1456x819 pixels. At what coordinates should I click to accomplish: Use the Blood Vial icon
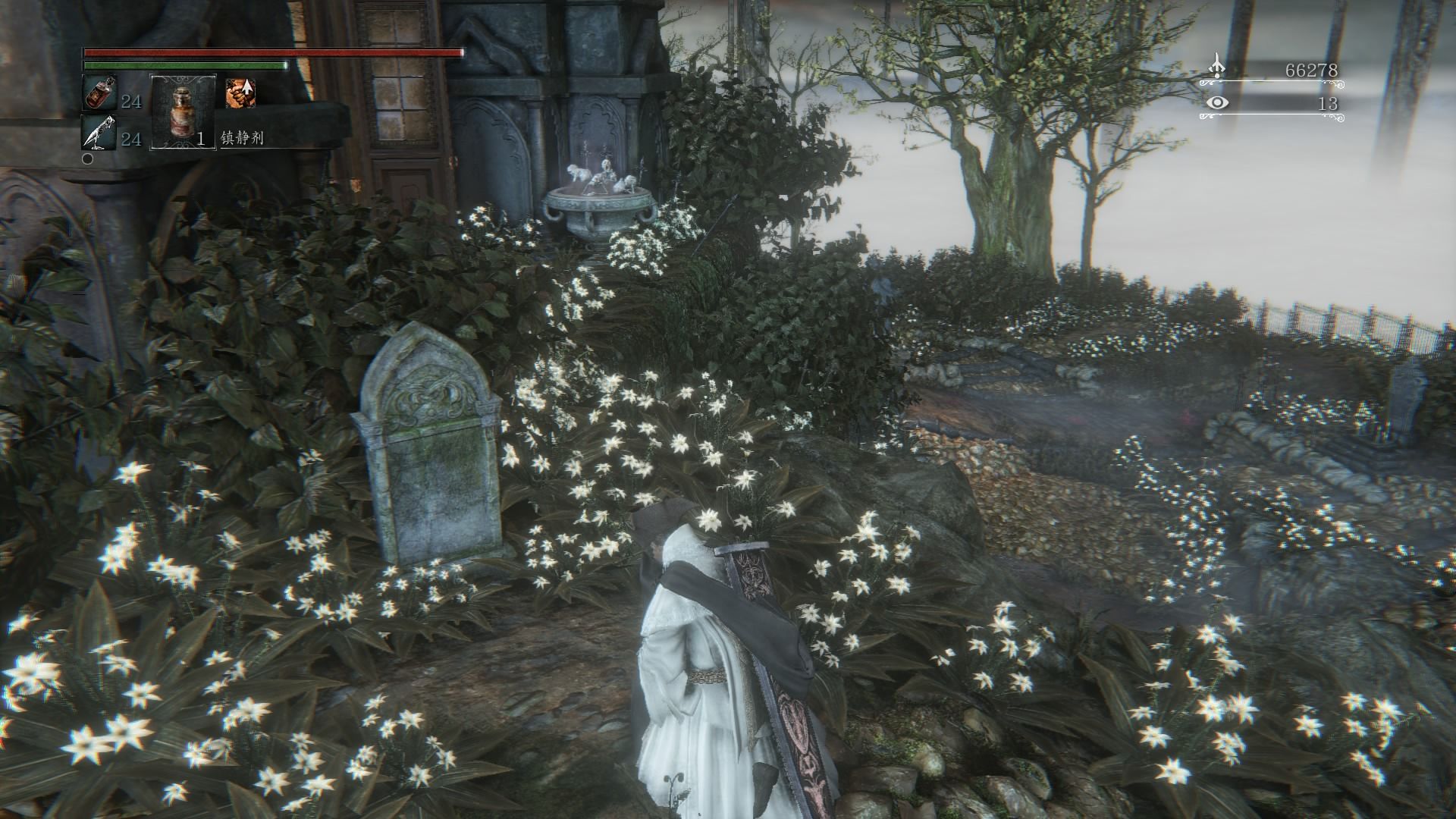pos(100,94)
